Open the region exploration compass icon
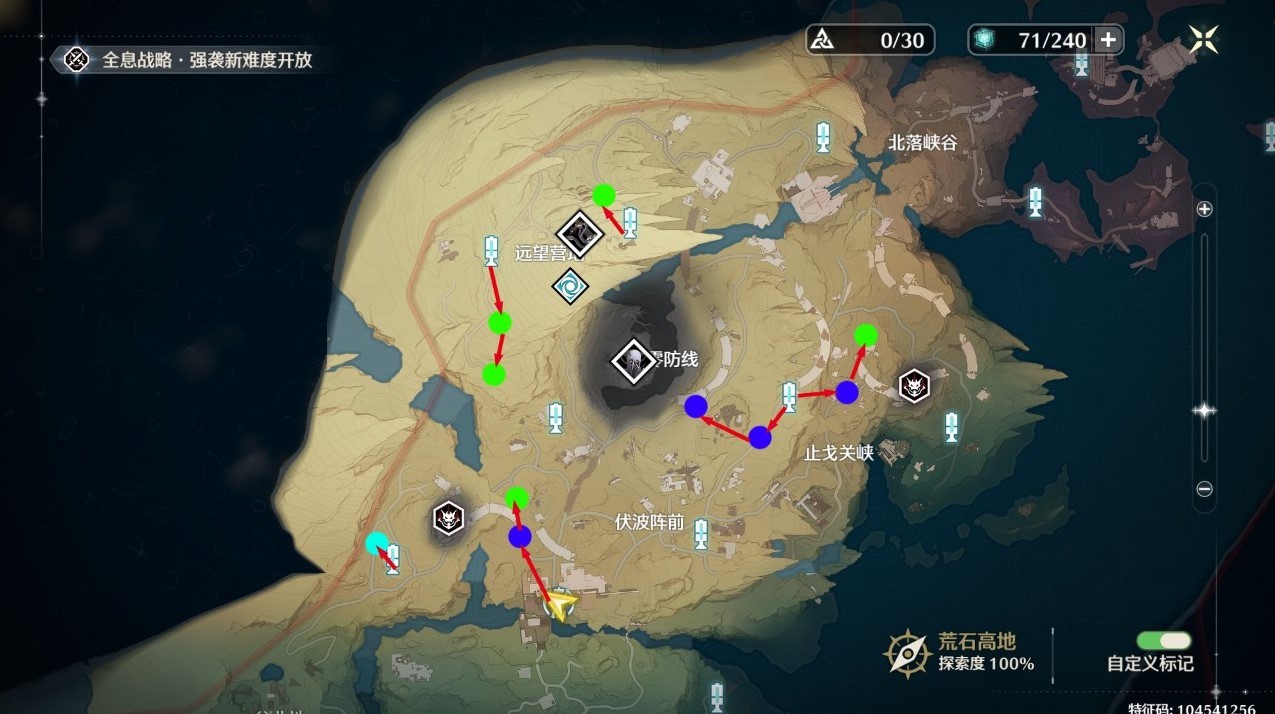This screenshot has width=1275, height=714. click(907, 653)
